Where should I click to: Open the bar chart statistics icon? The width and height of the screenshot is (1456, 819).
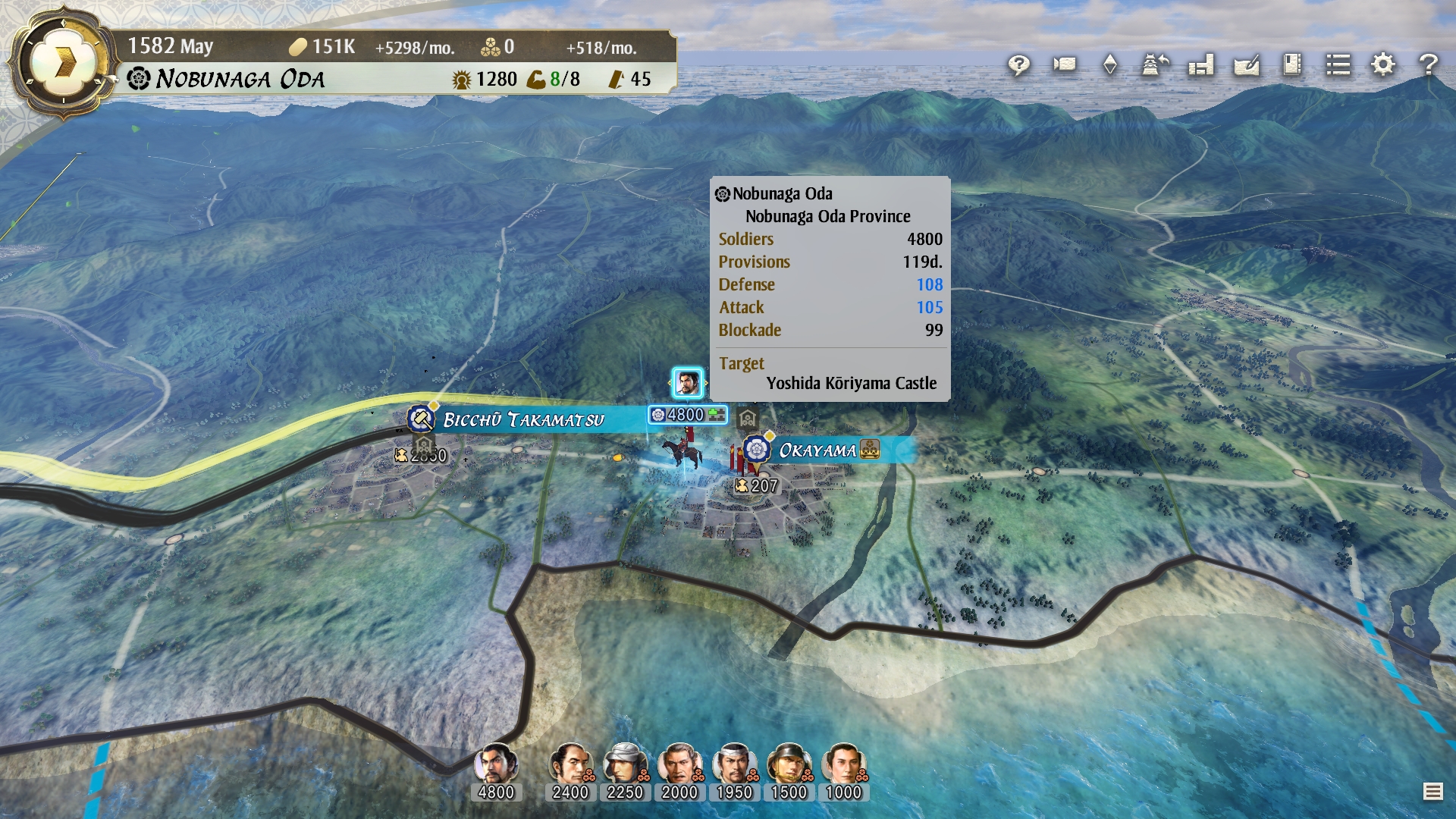(1200, 65)
